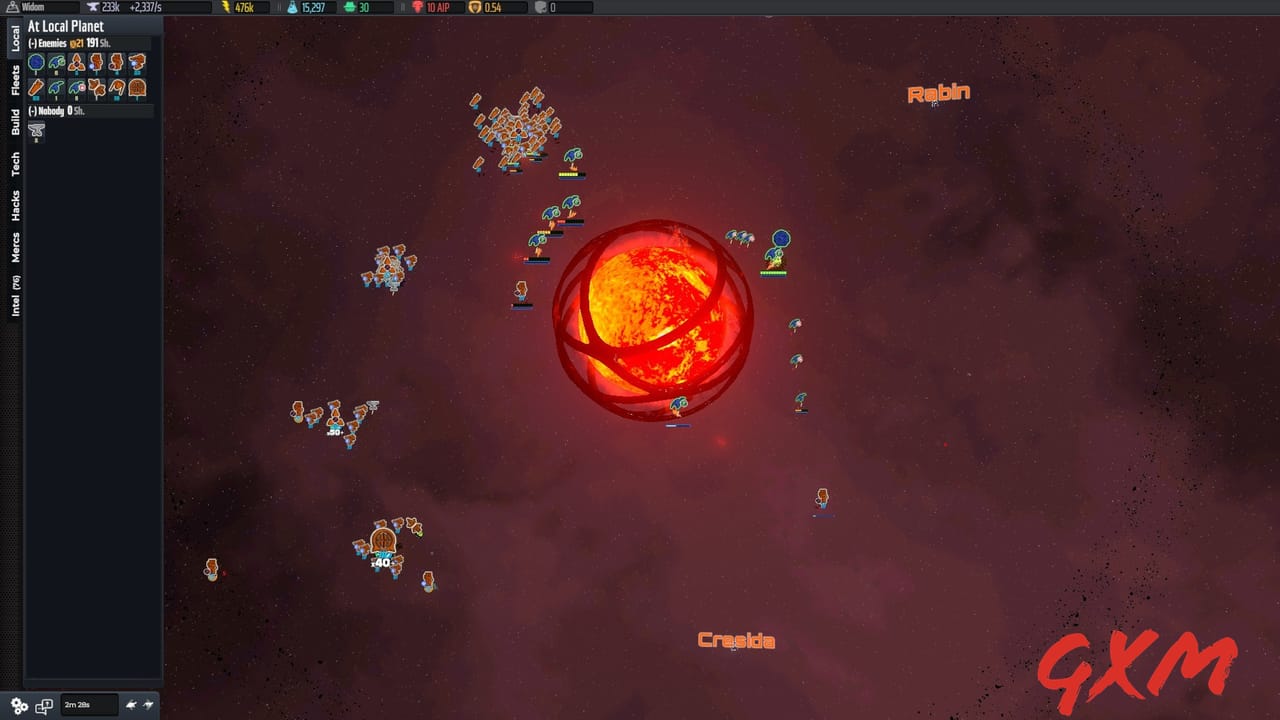Collapse the Enemies ship list

[x=33, y=43]
